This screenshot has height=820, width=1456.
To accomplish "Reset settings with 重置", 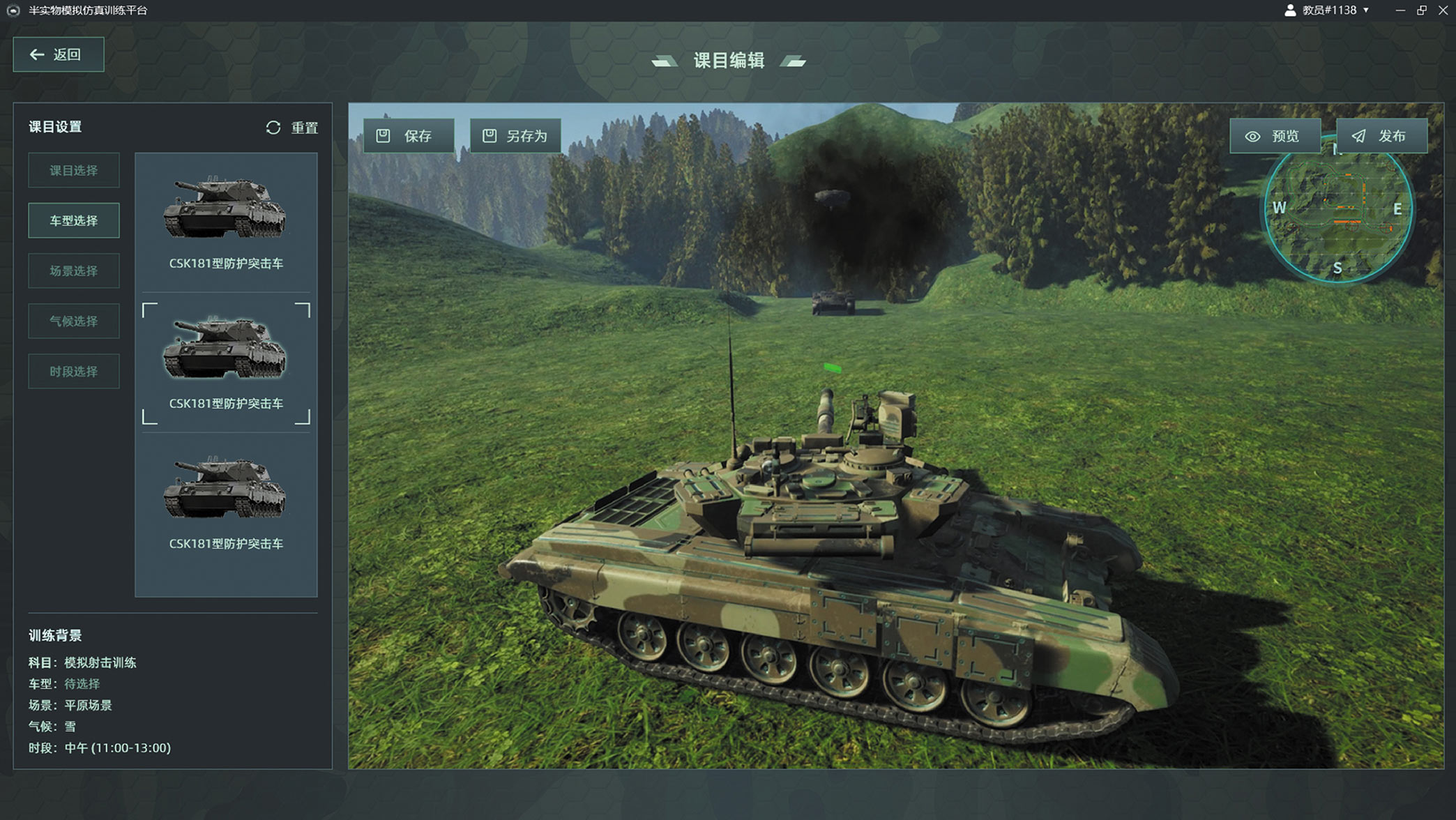I will coord(292,128).
